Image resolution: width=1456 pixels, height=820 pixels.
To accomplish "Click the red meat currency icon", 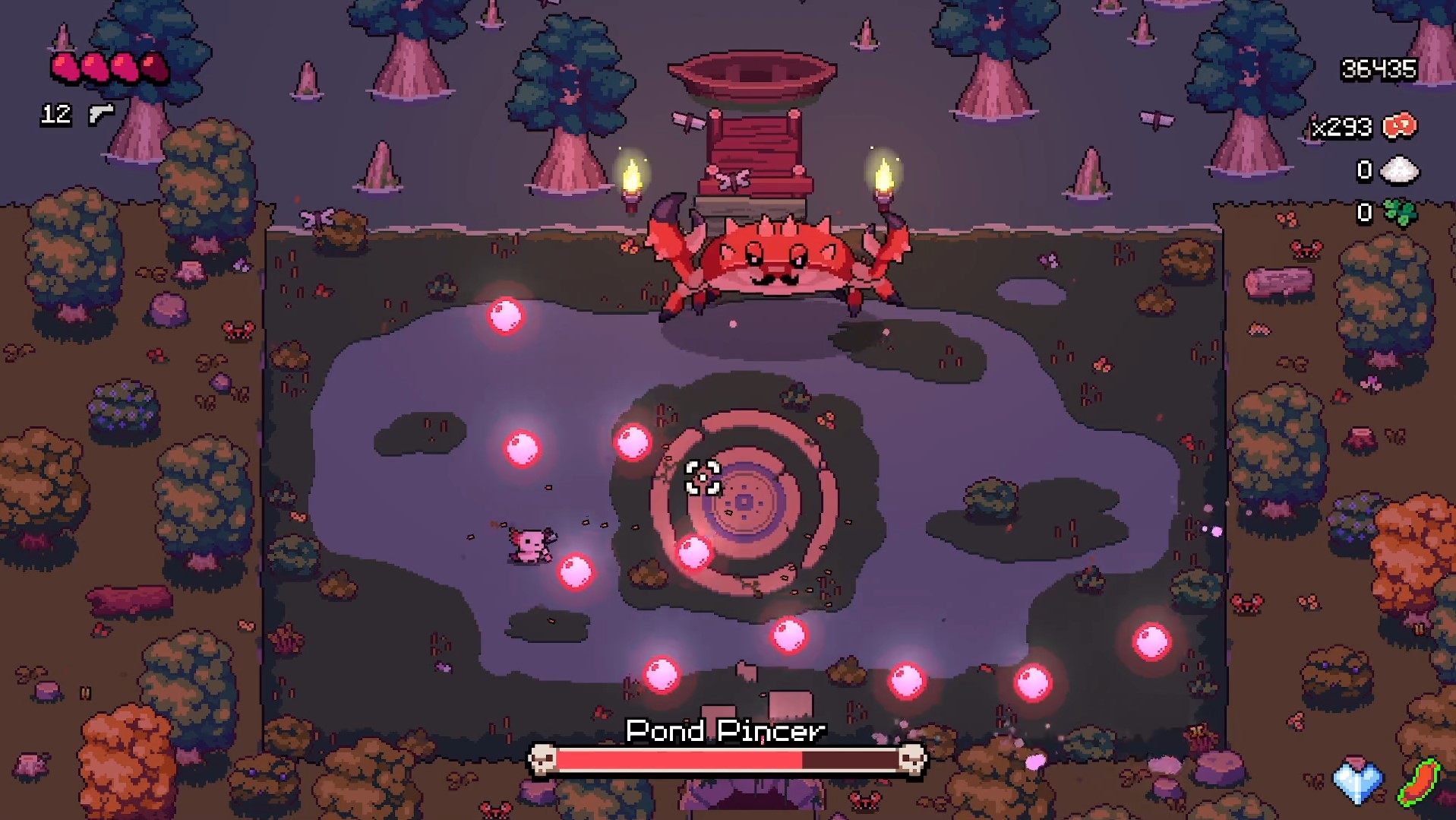I will (x=1400, y=126).
